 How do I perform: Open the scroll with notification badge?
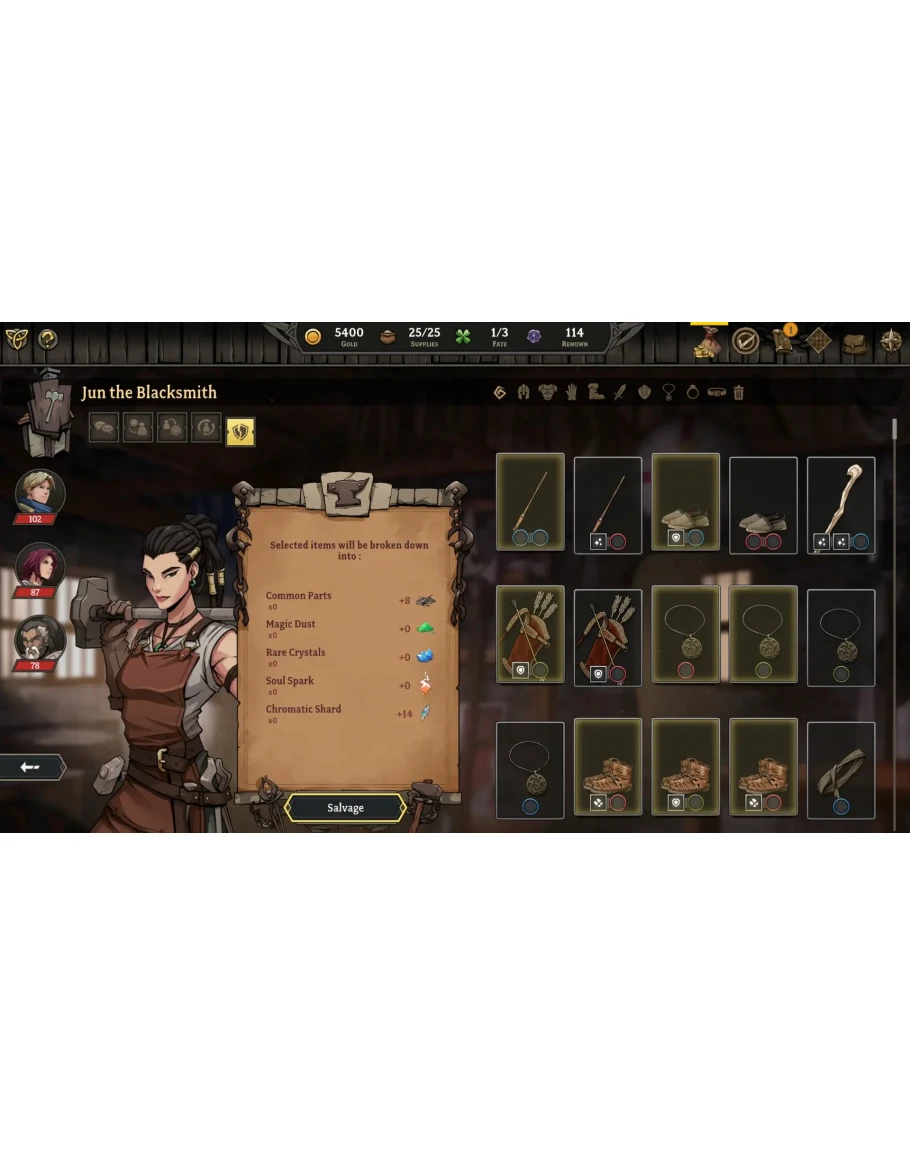[x=782, y=341]
